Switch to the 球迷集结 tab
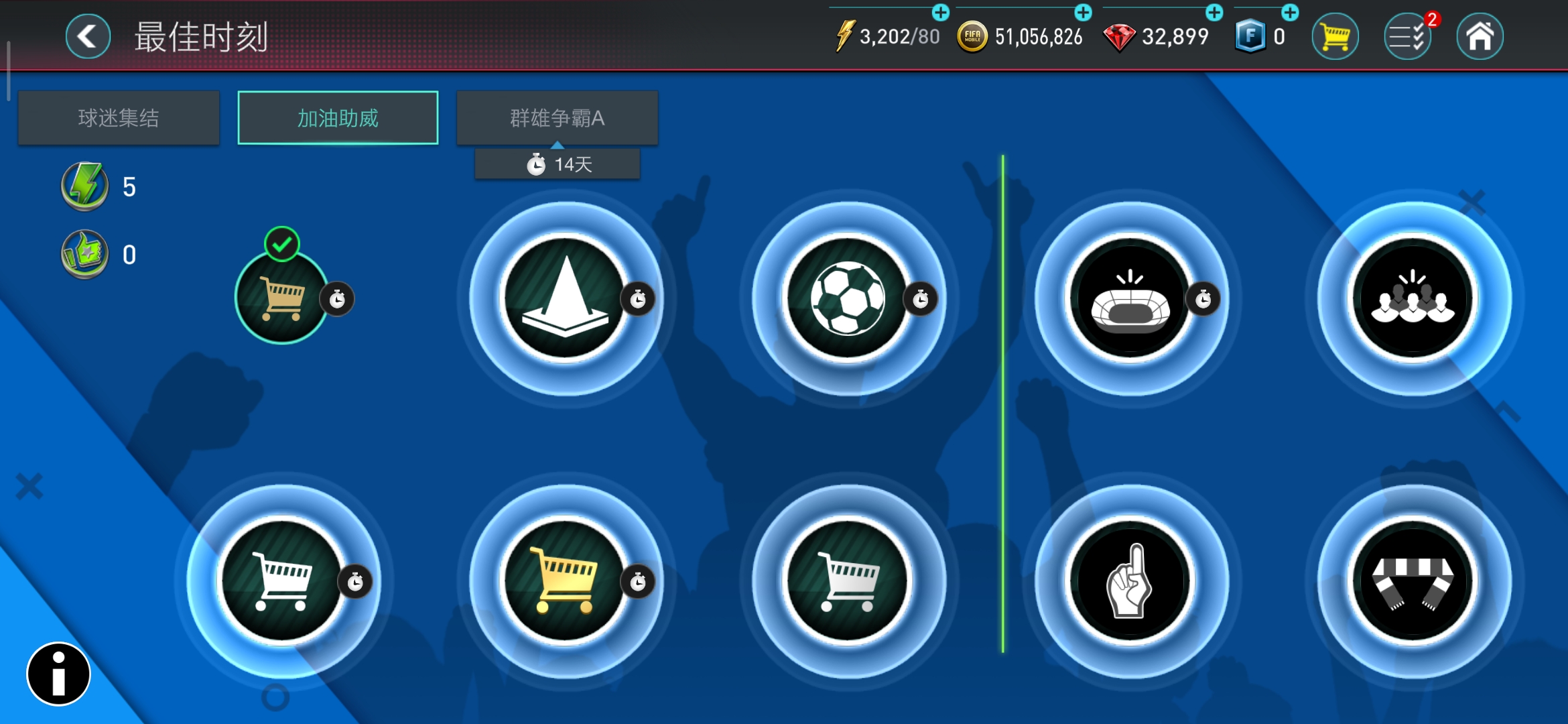This screenshot has height=724, width=1568. 119,118
